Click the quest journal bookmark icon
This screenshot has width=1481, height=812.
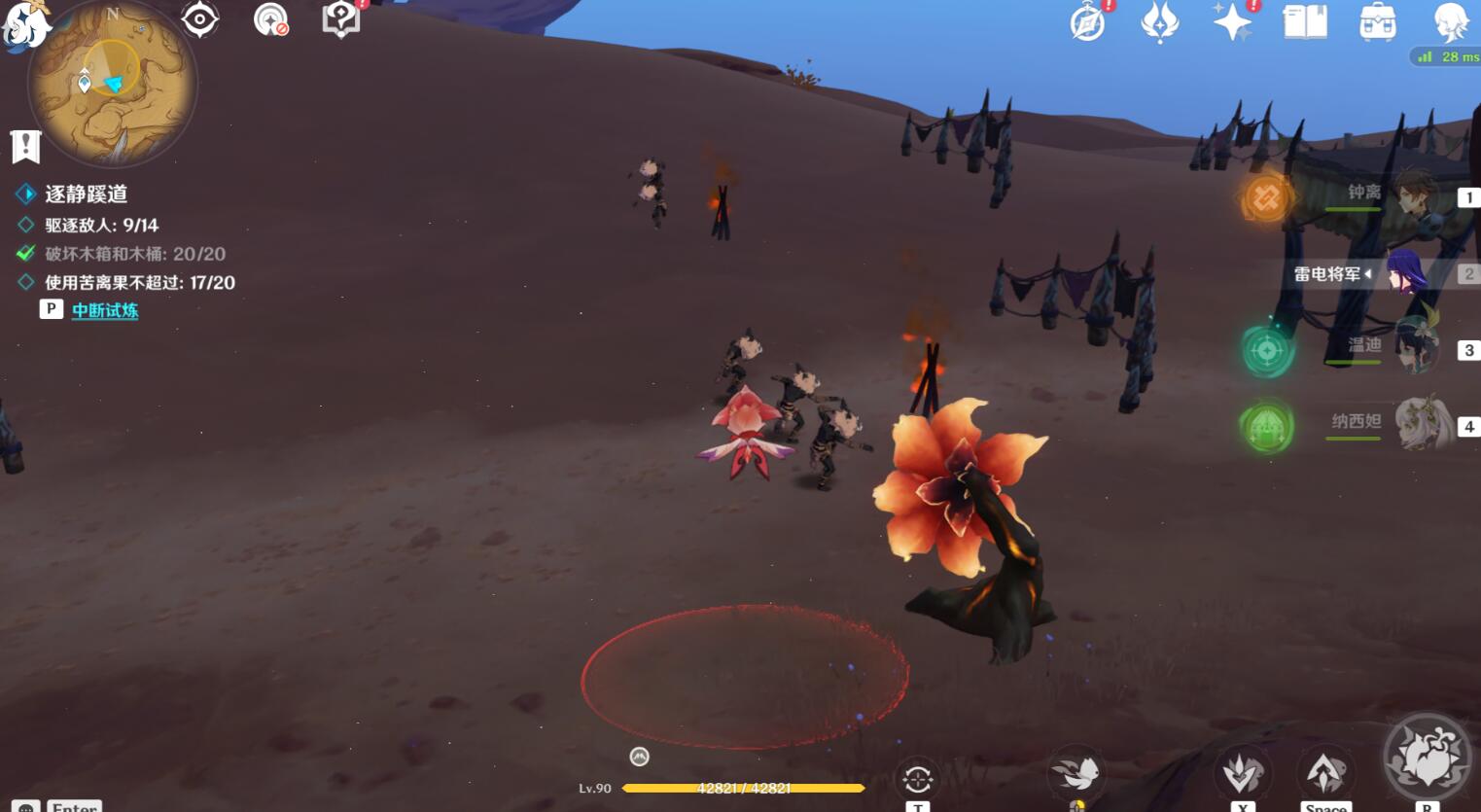pyautogui.click(x=25, y=147)
